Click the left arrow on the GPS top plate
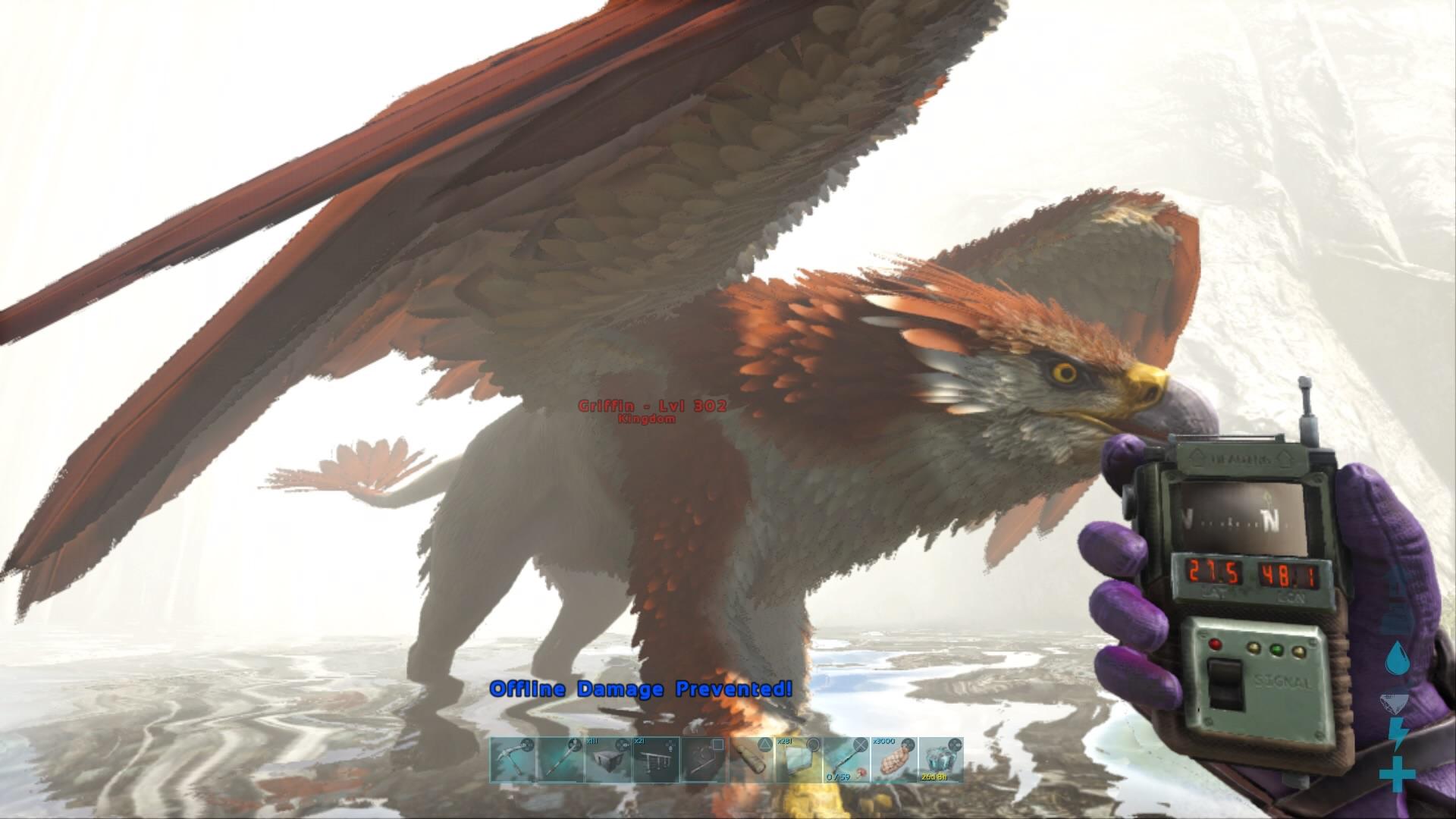The width and height of the screenshot is (1456, 819). (x=1197, y=457)
